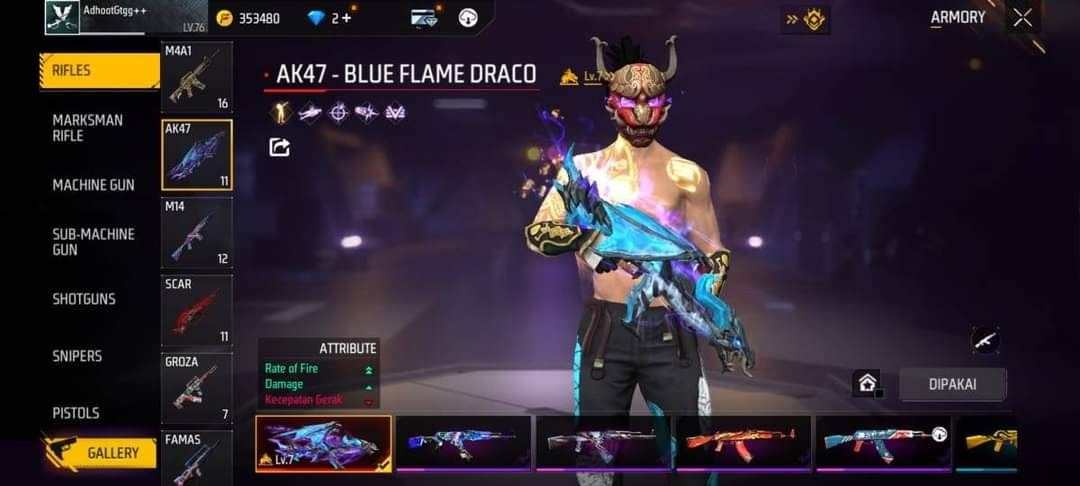1080x486 pixels.
Task: Open the Machine Gun category
Action: [x=93, y=185]
